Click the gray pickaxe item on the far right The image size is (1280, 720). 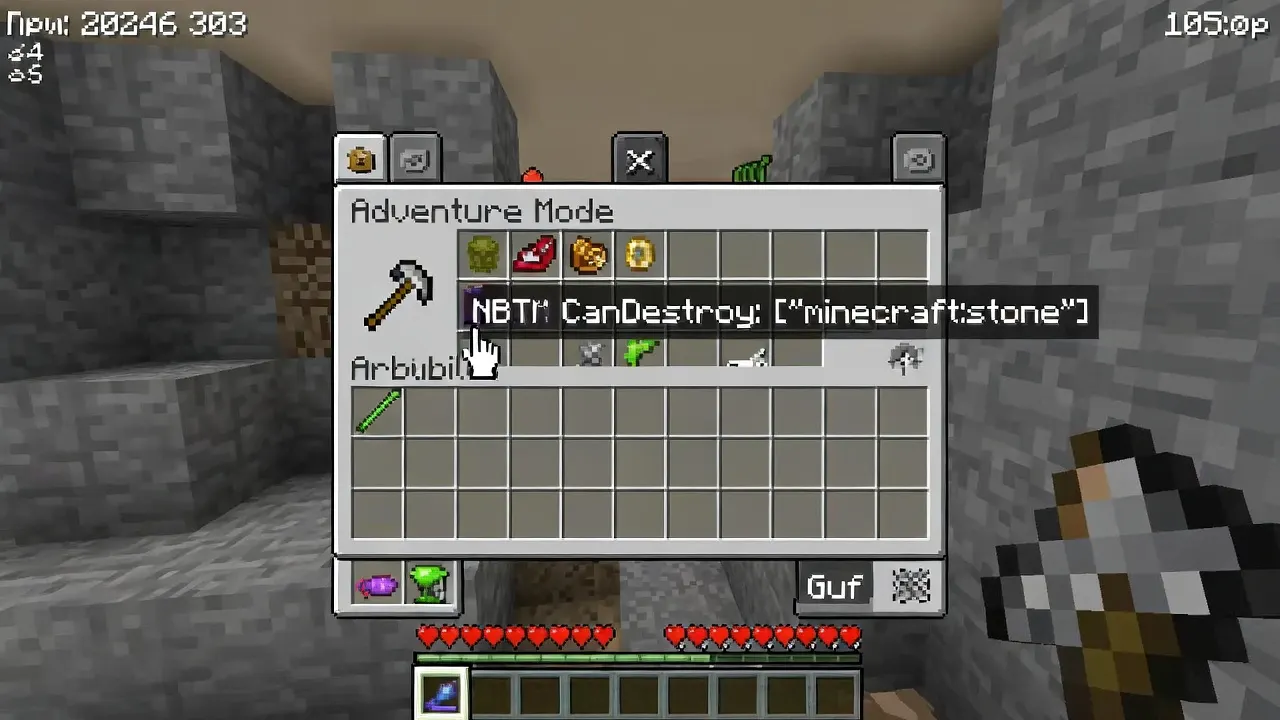tap(906, 356)
